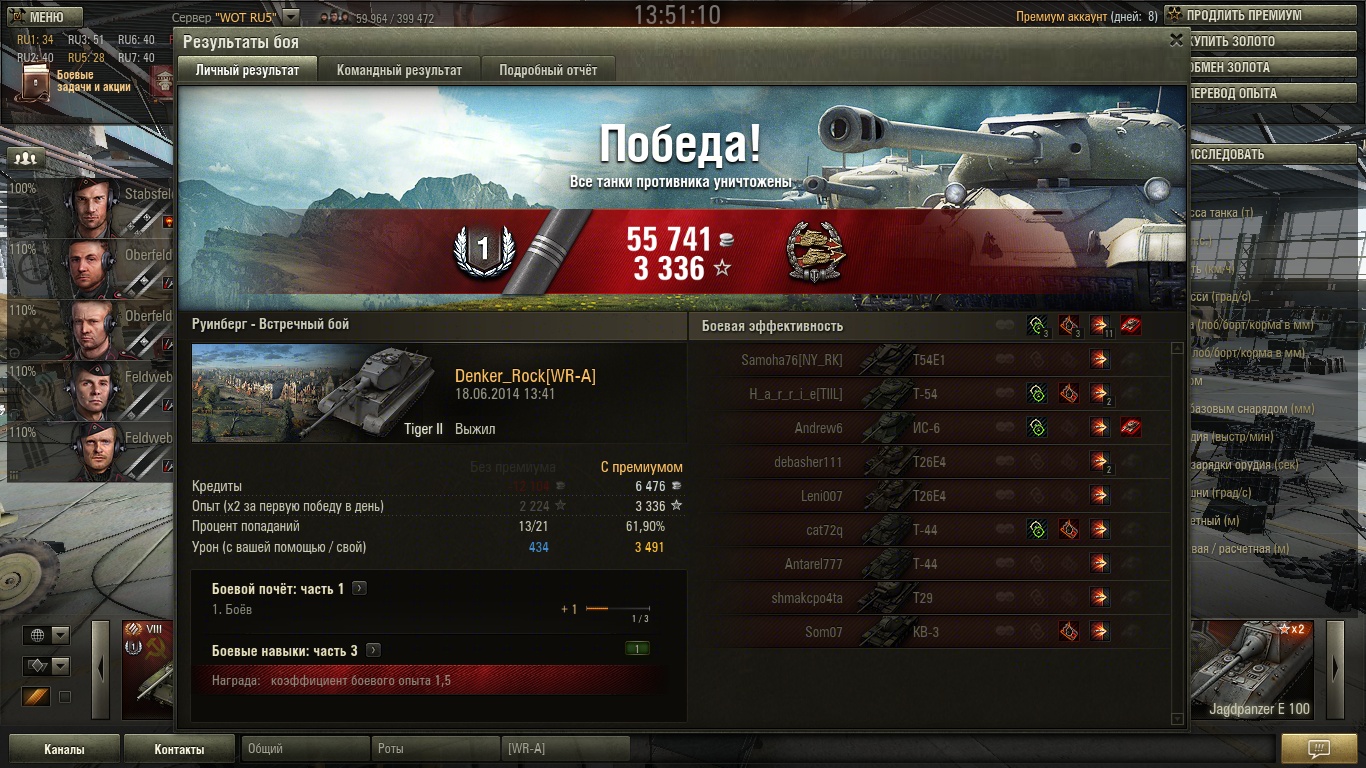Screen dimensions: 1366x768
Task: Expand Боевые навыки: часть 3 details
Action: (373, 651)
